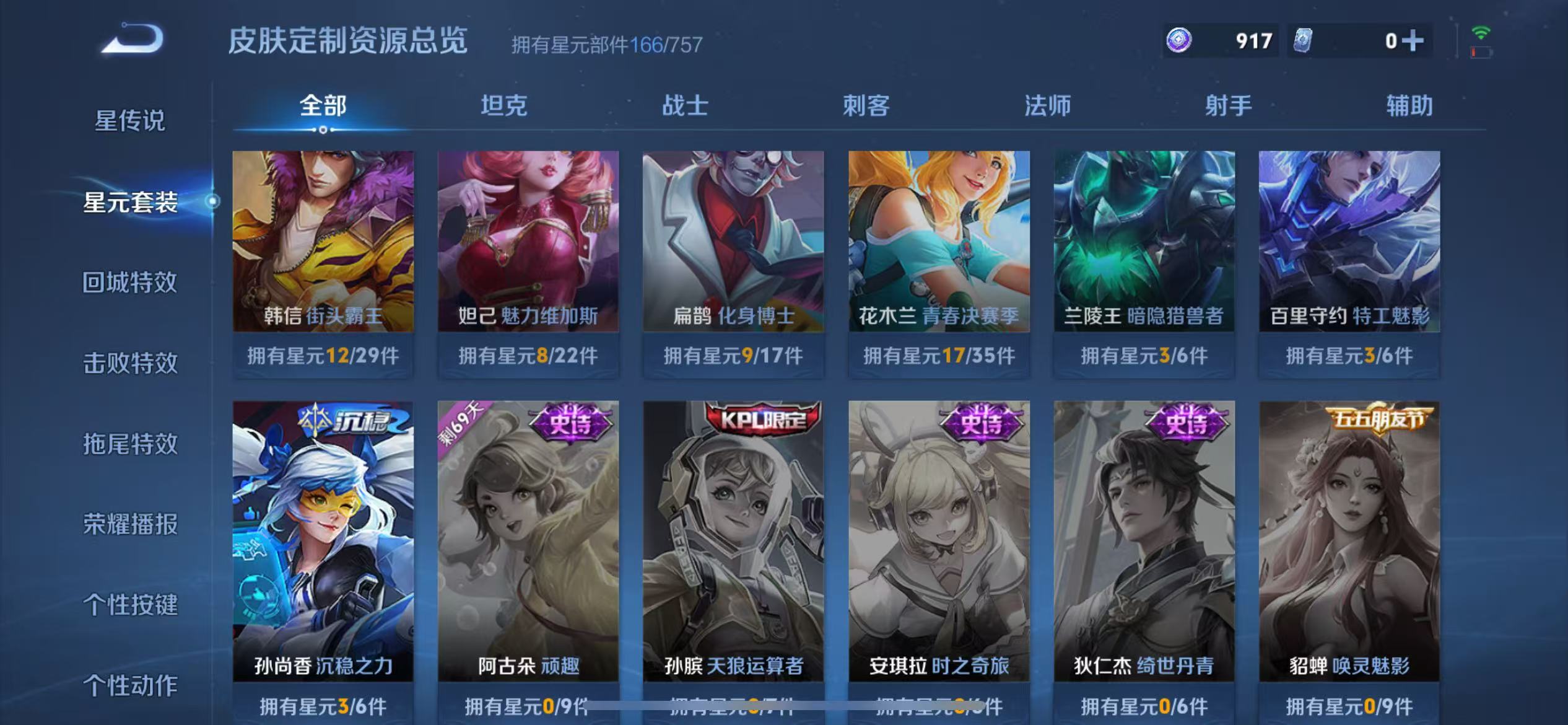The width and height of the screenshot is (1568, 725).
Task: Switch on the 拖尾特效 category
Action: click(130, 443)
